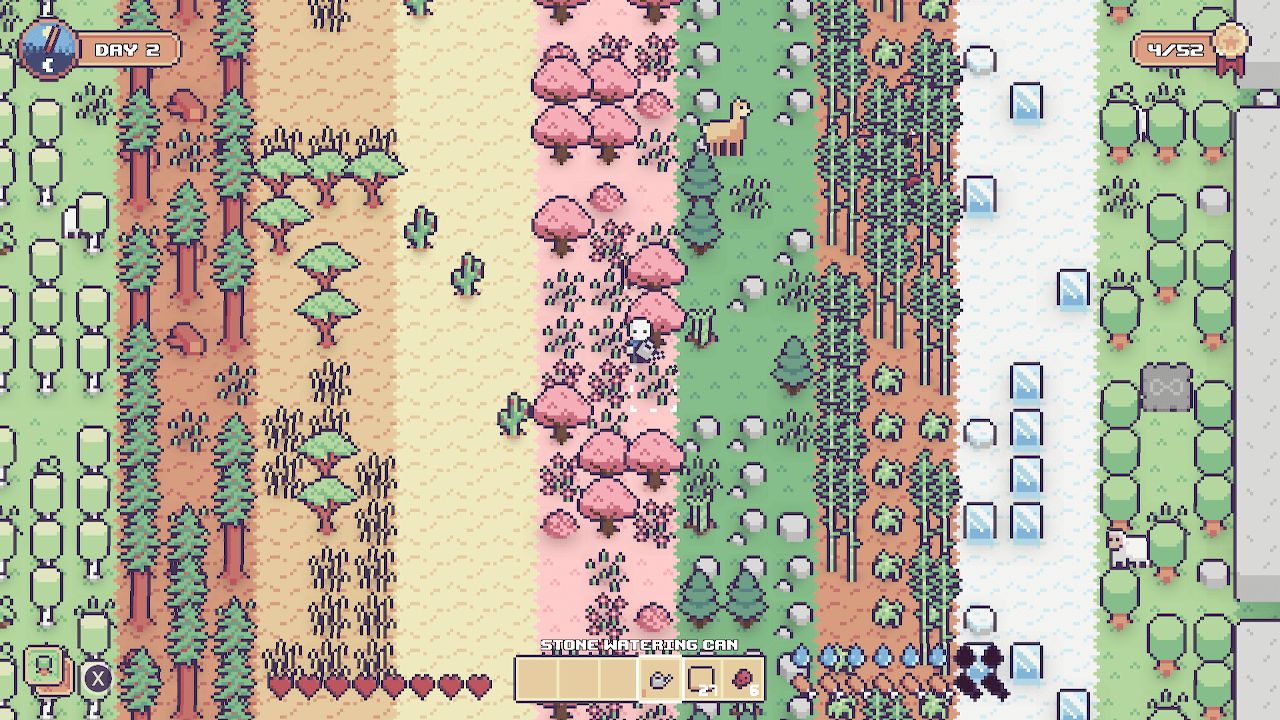Click the axe icon on the clock dial

51,40
